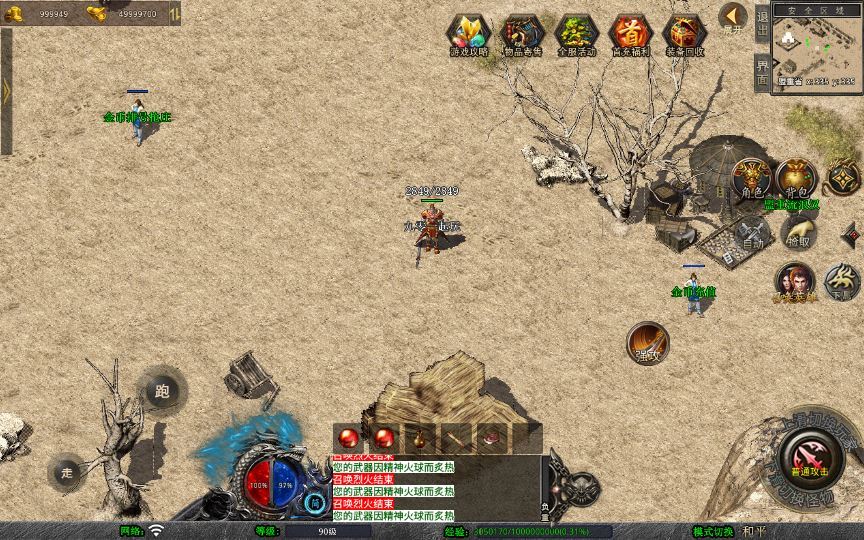
Task: Open the 物品寄售 item consignment menu
Action: (522, 34)
